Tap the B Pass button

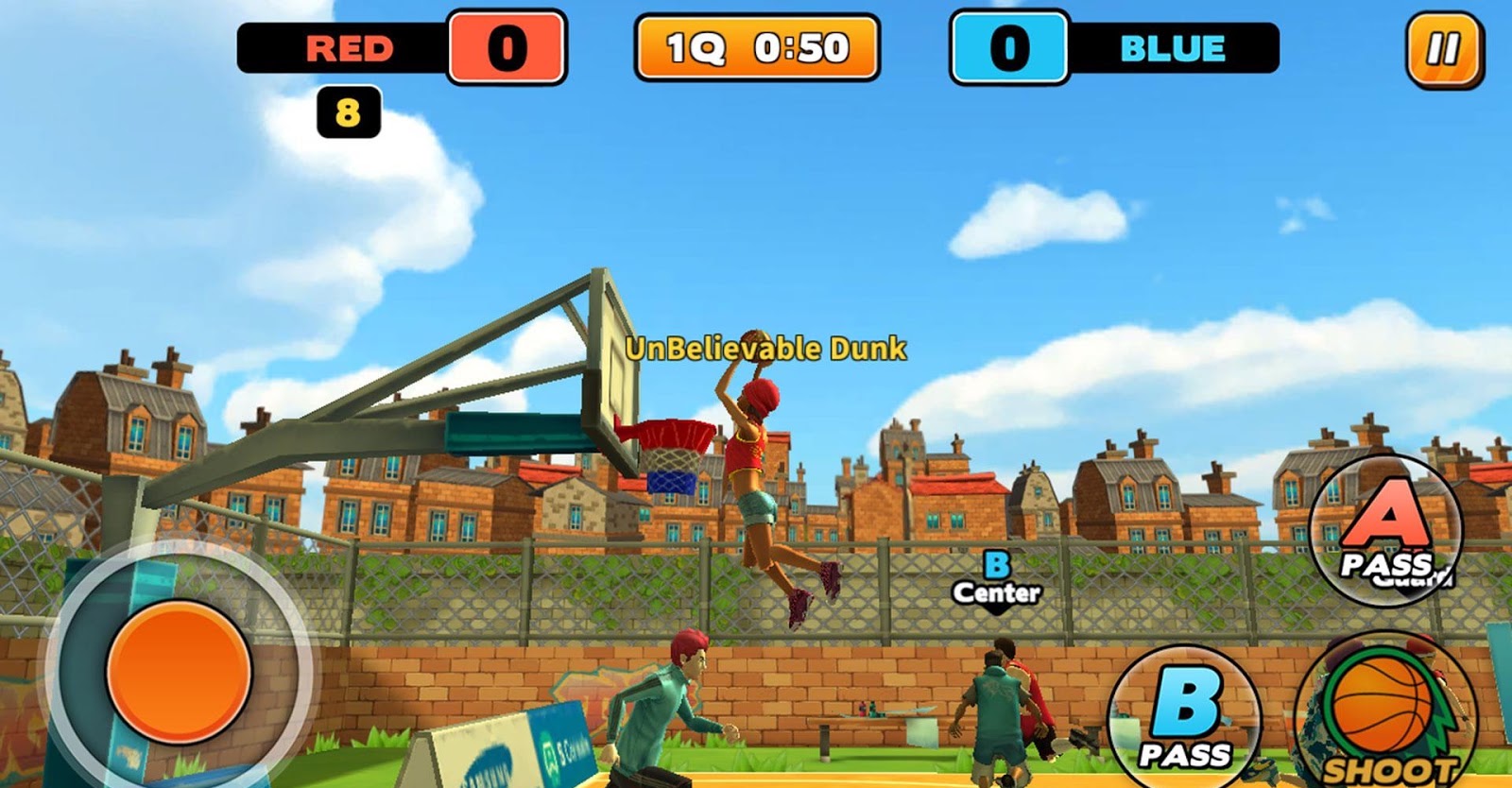tap(1185, 720)
